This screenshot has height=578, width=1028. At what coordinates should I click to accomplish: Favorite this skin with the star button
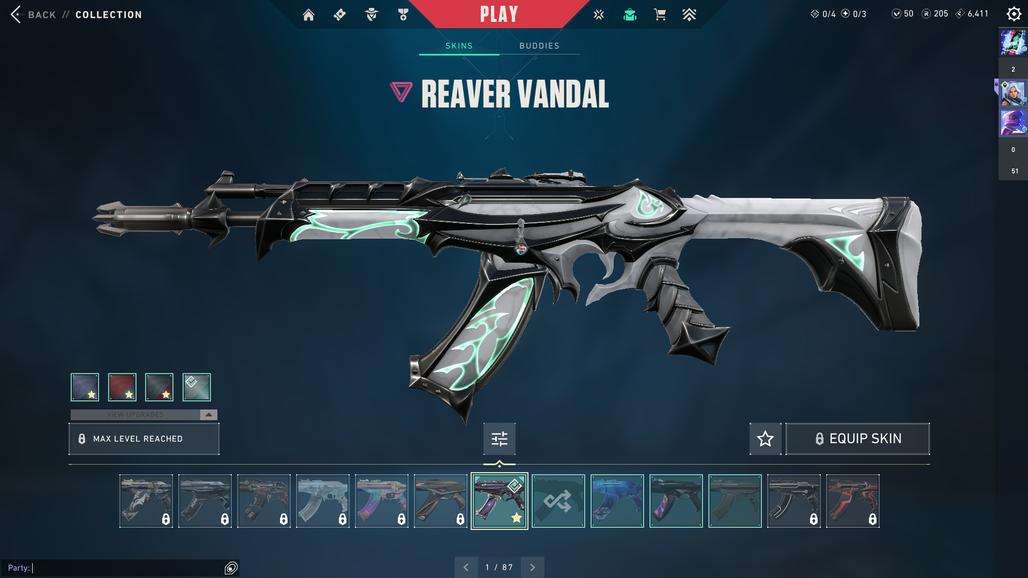tap(765, 439)
